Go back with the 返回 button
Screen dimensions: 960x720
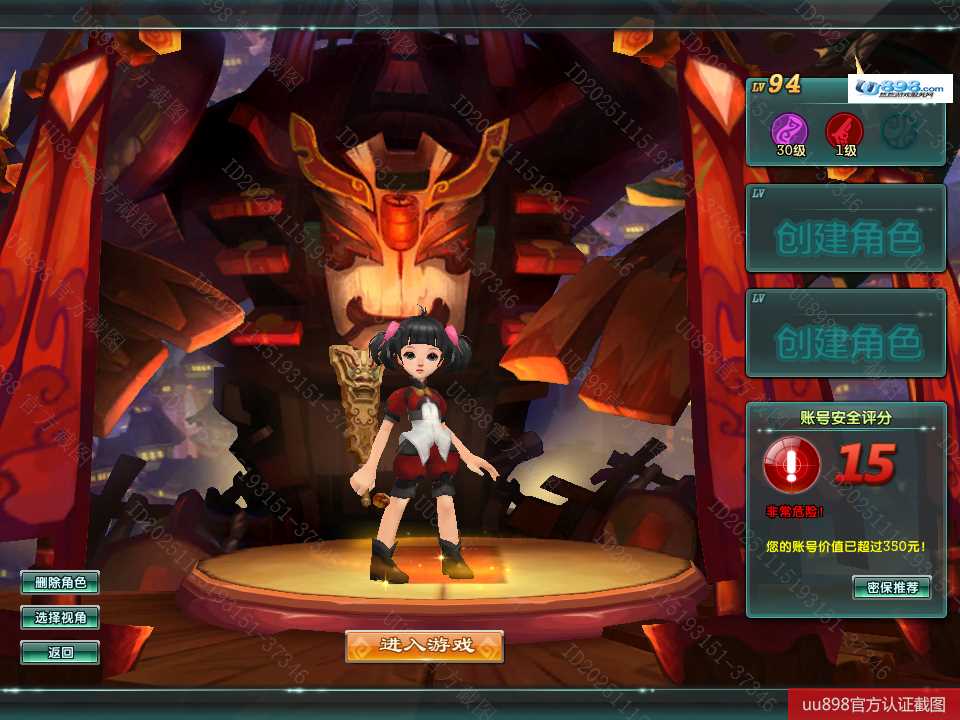60,653
